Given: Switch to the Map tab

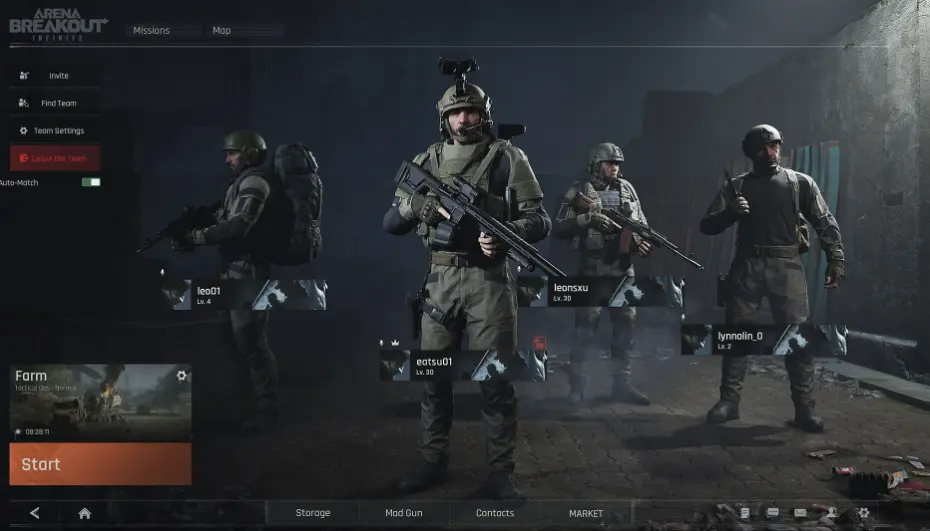Looking at the screenshot, I should point(222,31).
